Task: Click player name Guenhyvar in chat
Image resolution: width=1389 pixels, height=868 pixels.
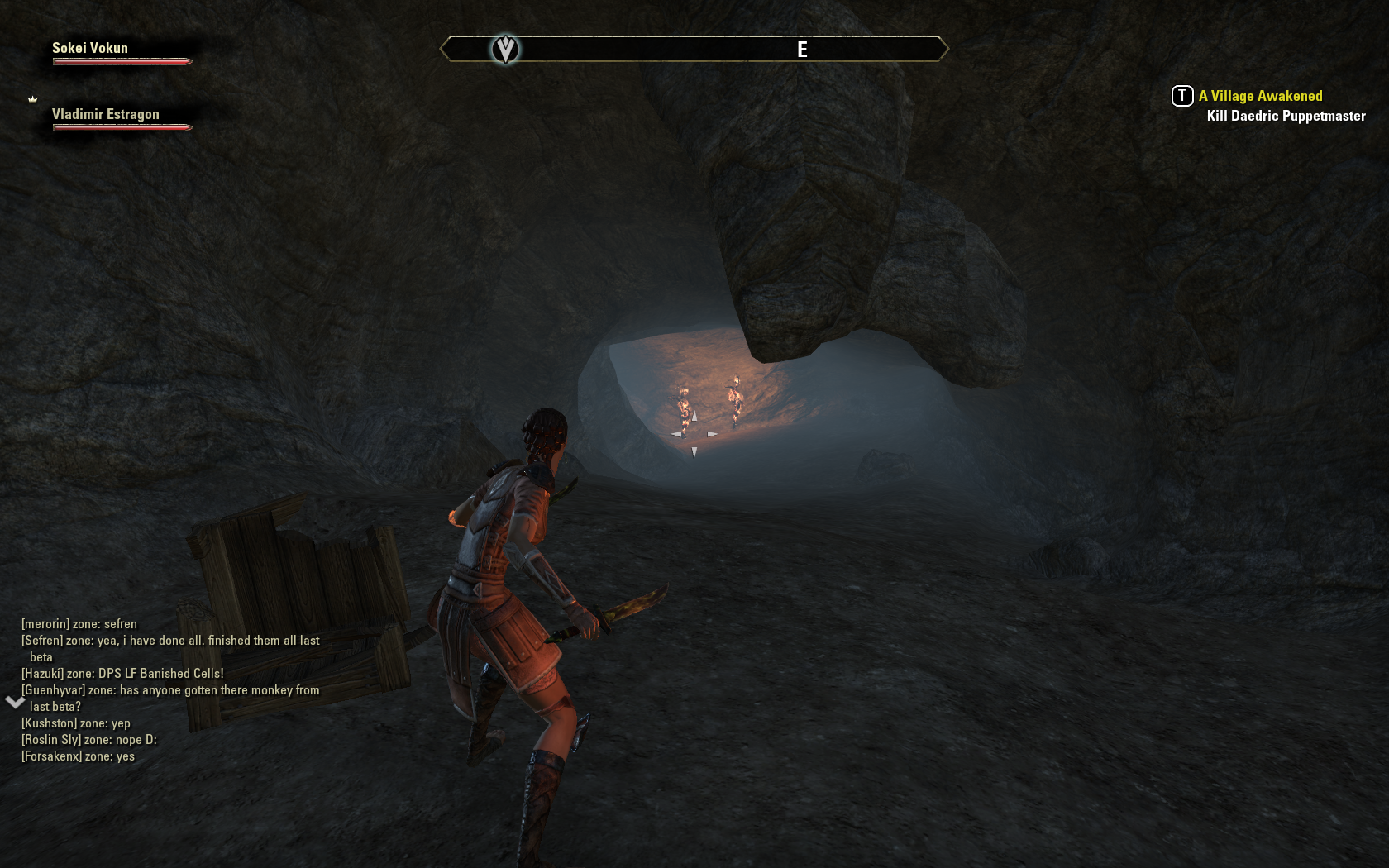Action: click(x=53, y=690)
